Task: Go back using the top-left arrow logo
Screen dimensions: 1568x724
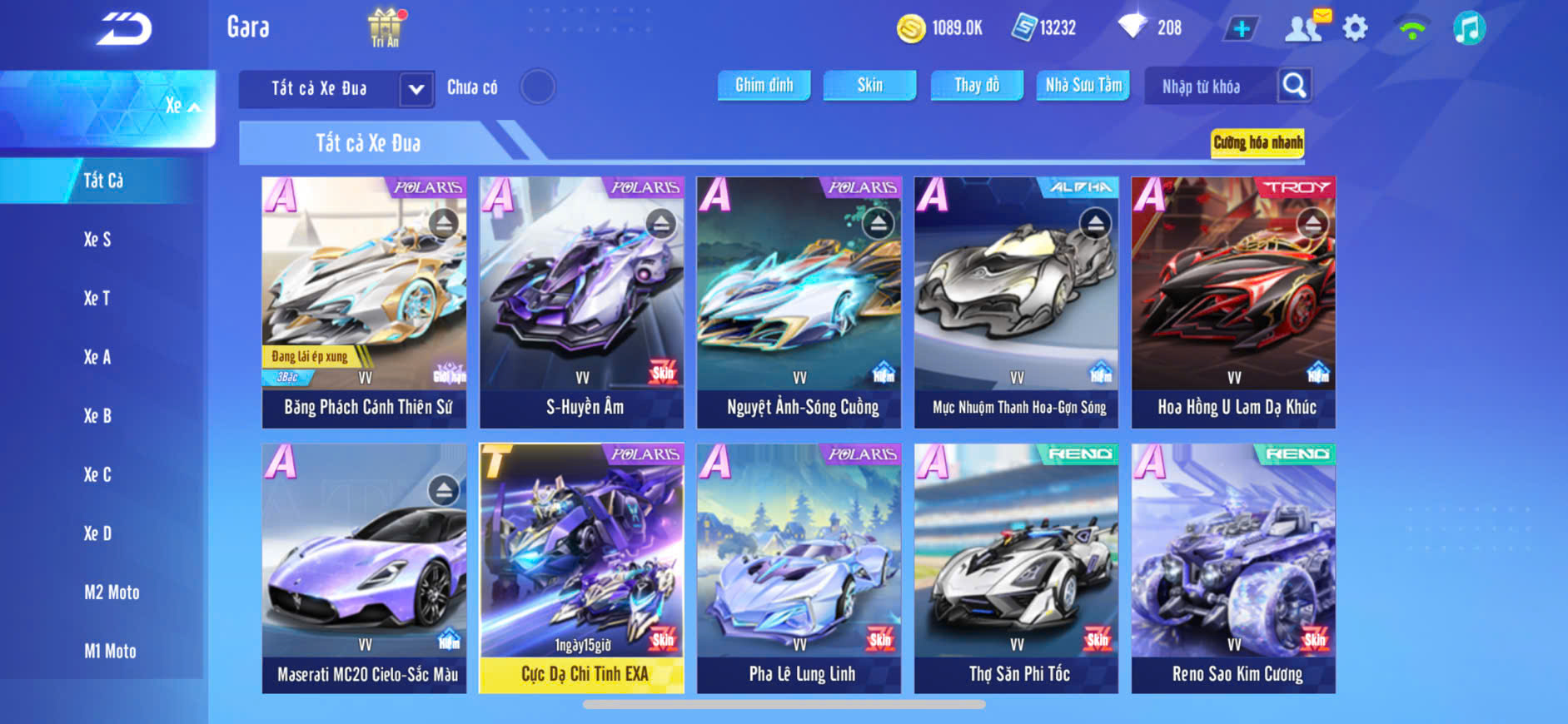Action: [x=123, y=30]
